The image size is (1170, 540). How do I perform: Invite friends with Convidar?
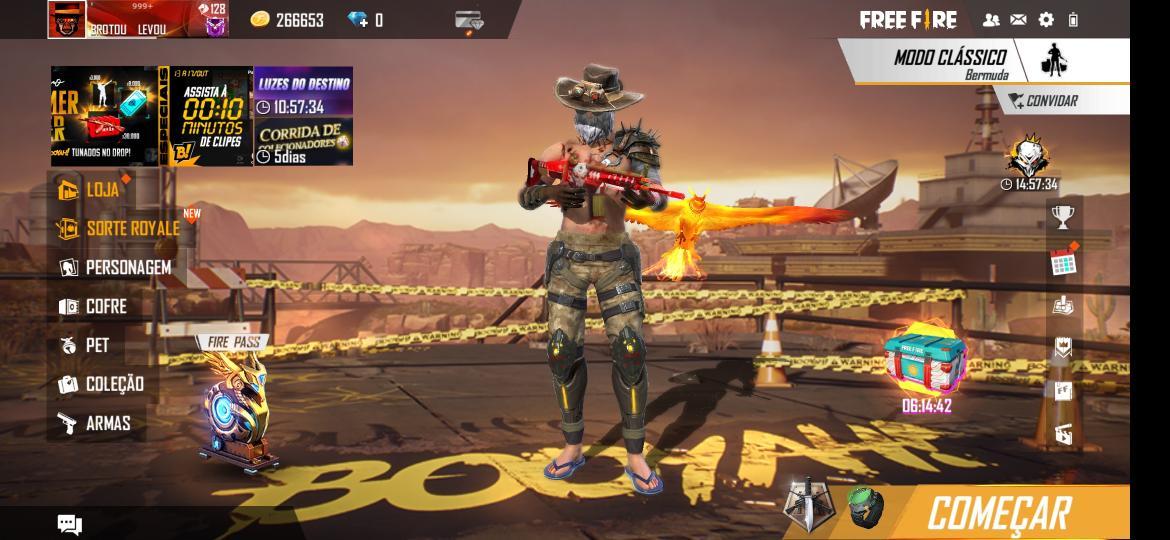[1043, 101]
